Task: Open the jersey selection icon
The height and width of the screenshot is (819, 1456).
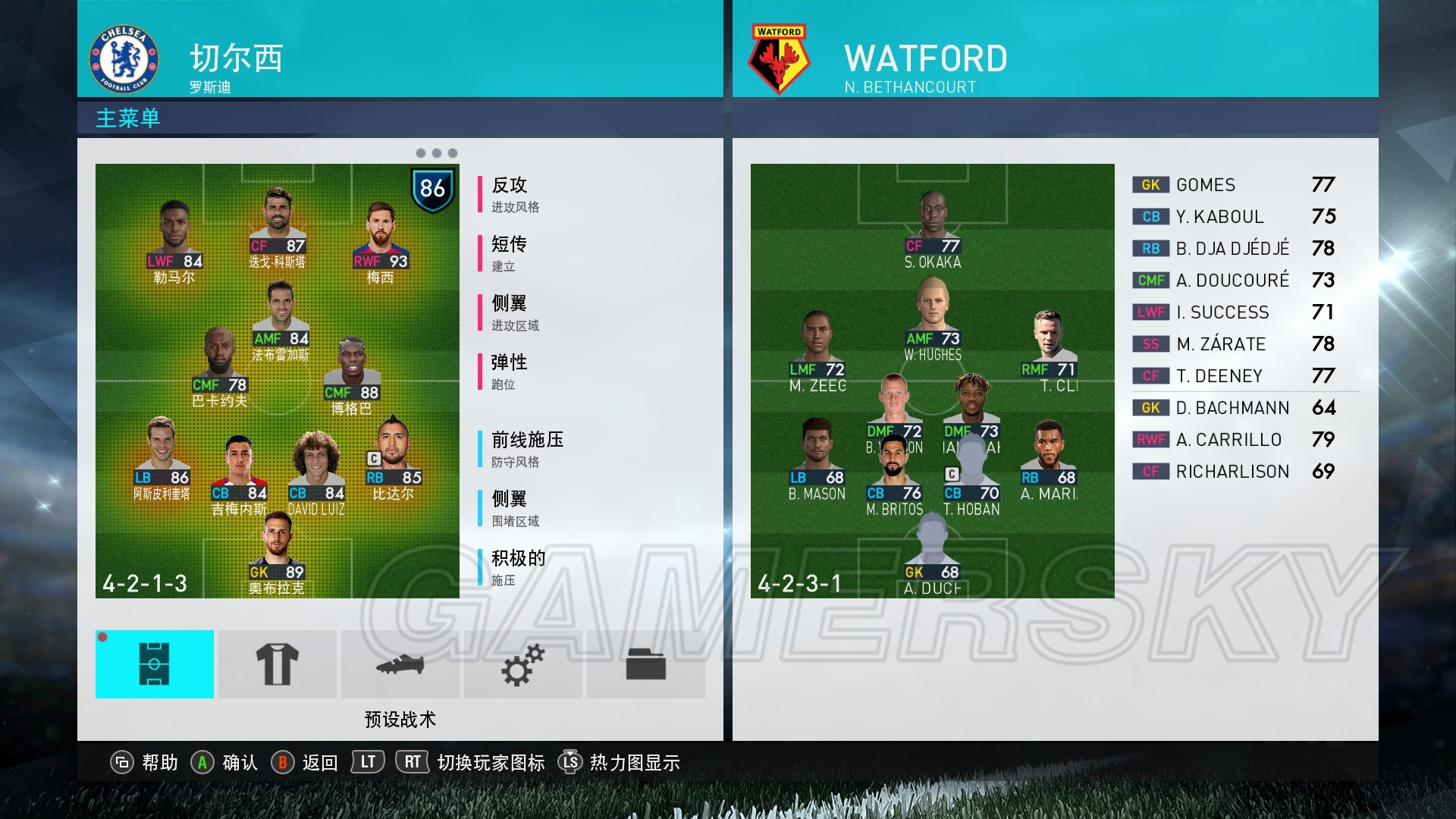Action: click(x=278, y=664)
